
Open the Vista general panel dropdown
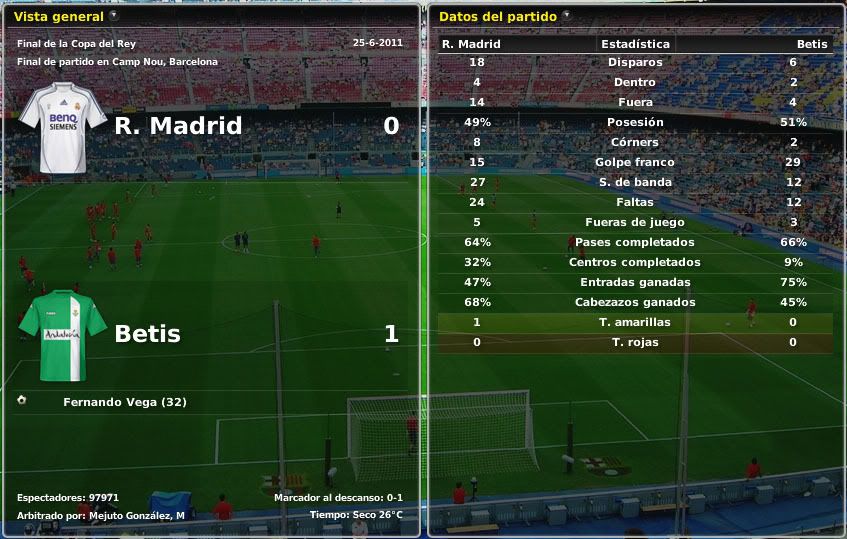(x=114, y=16)
